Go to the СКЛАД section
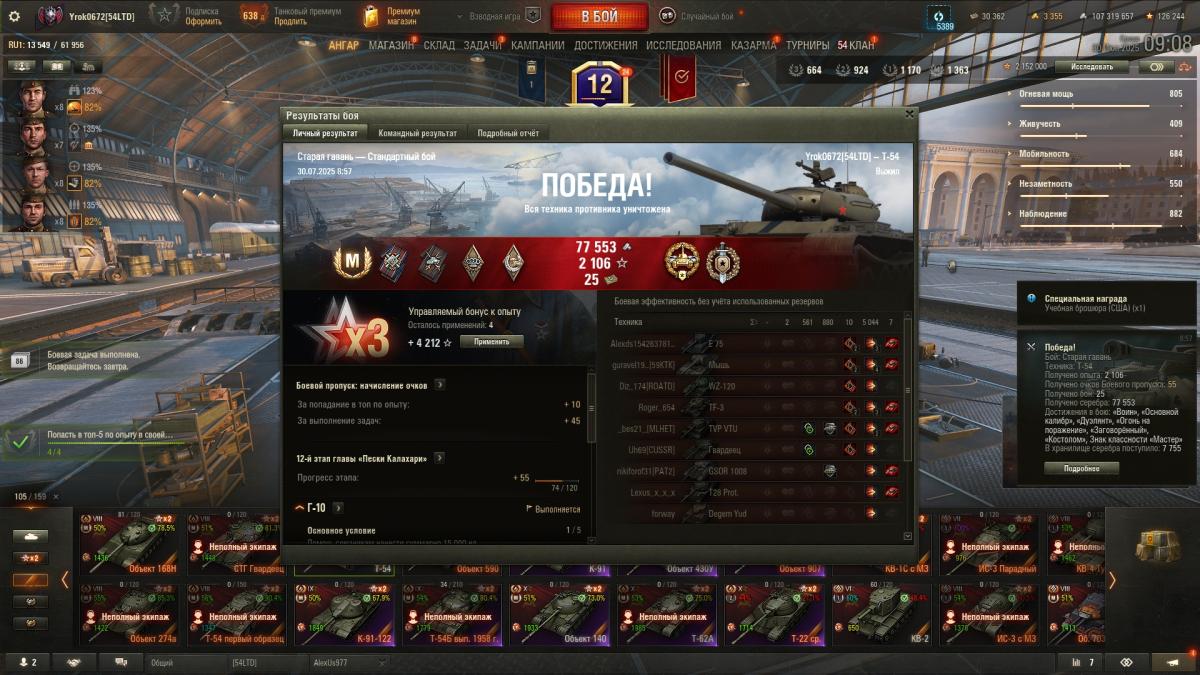The image size is (1200, 675). [439, 45]
